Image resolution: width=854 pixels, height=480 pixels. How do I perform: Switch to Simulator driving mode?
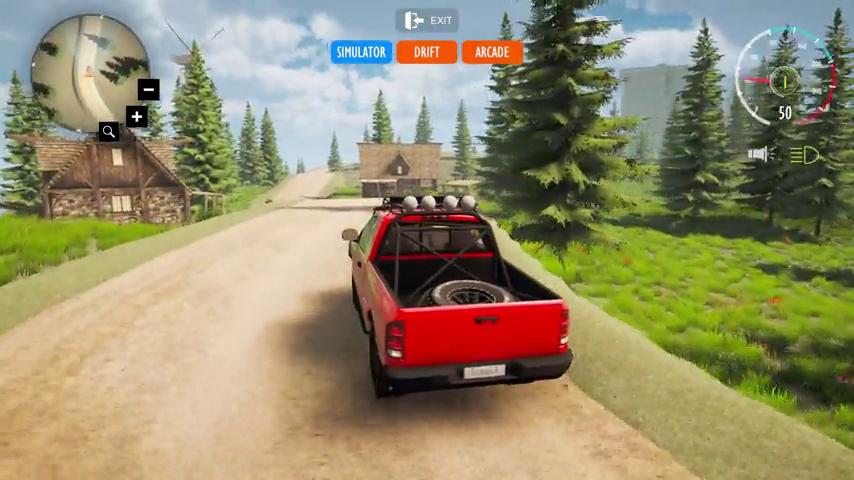[361, 52]
